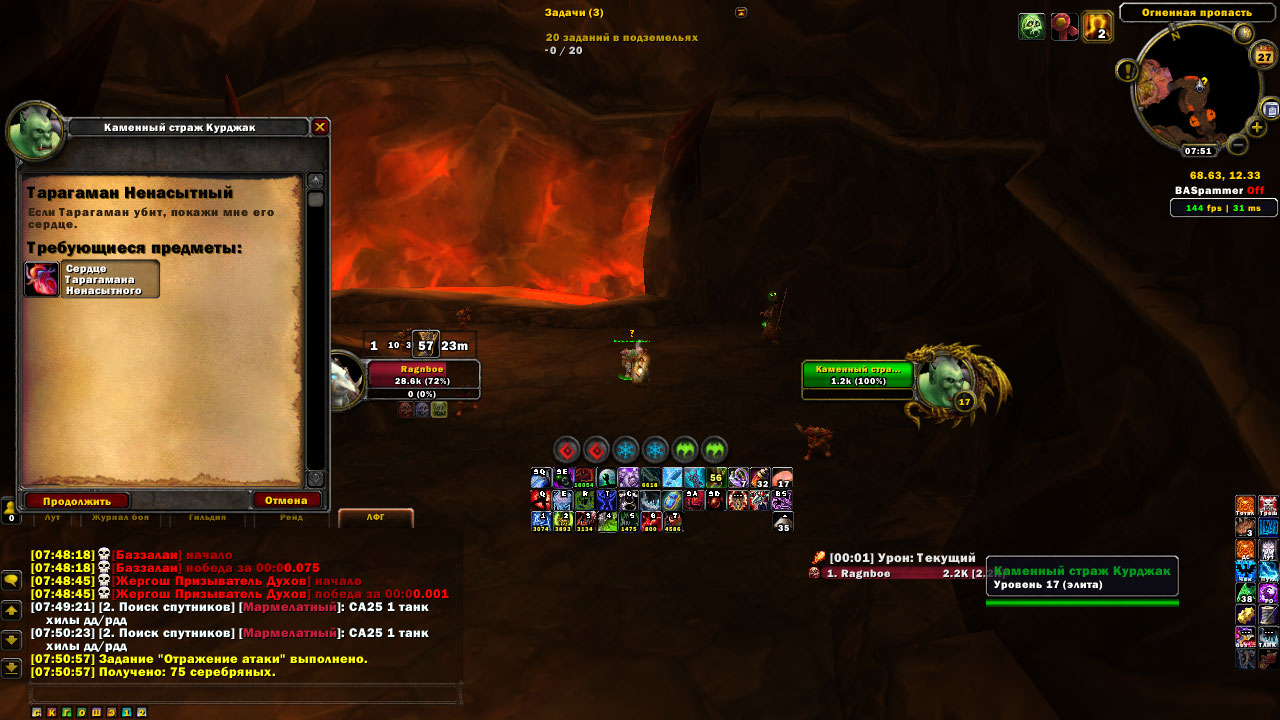The height and width of the screenshot is (720, 1280).
Task: Switch to the Журнал боя chat tab
Action: pyautogui.click(x=120, y=518)
